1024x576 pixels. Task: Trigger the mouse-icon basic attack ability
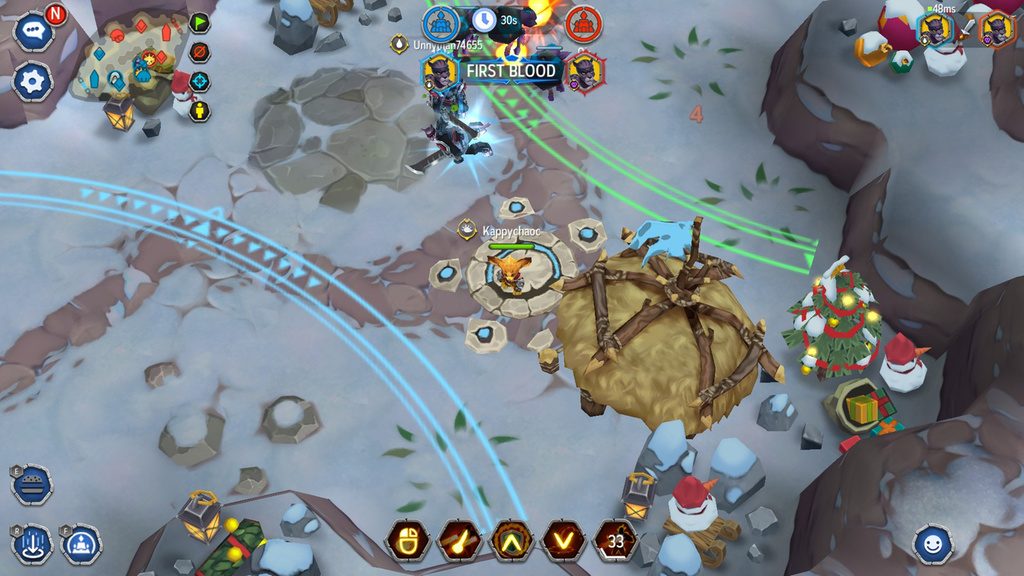(x=407, y=540)
